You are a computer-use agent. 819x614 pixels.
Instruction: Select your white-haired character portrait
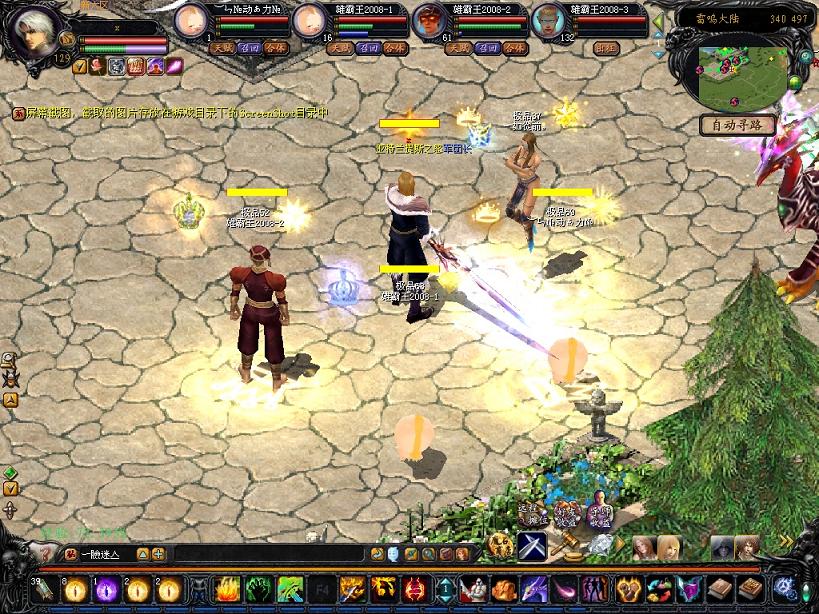[x=33, y=33]
